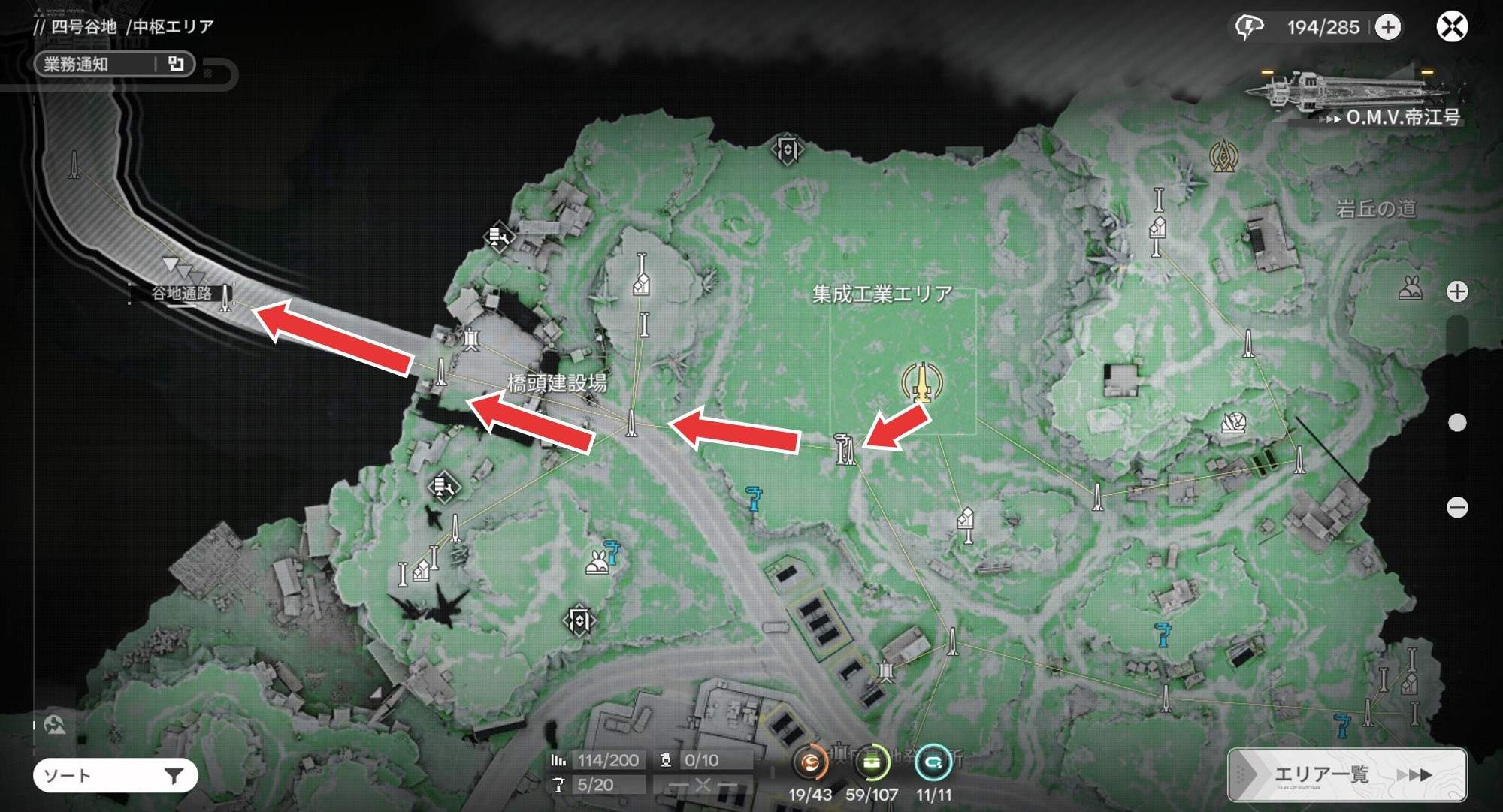Zoom out the map with minus button
This screenshot has height=812, width=1503.
point(1457,508)
